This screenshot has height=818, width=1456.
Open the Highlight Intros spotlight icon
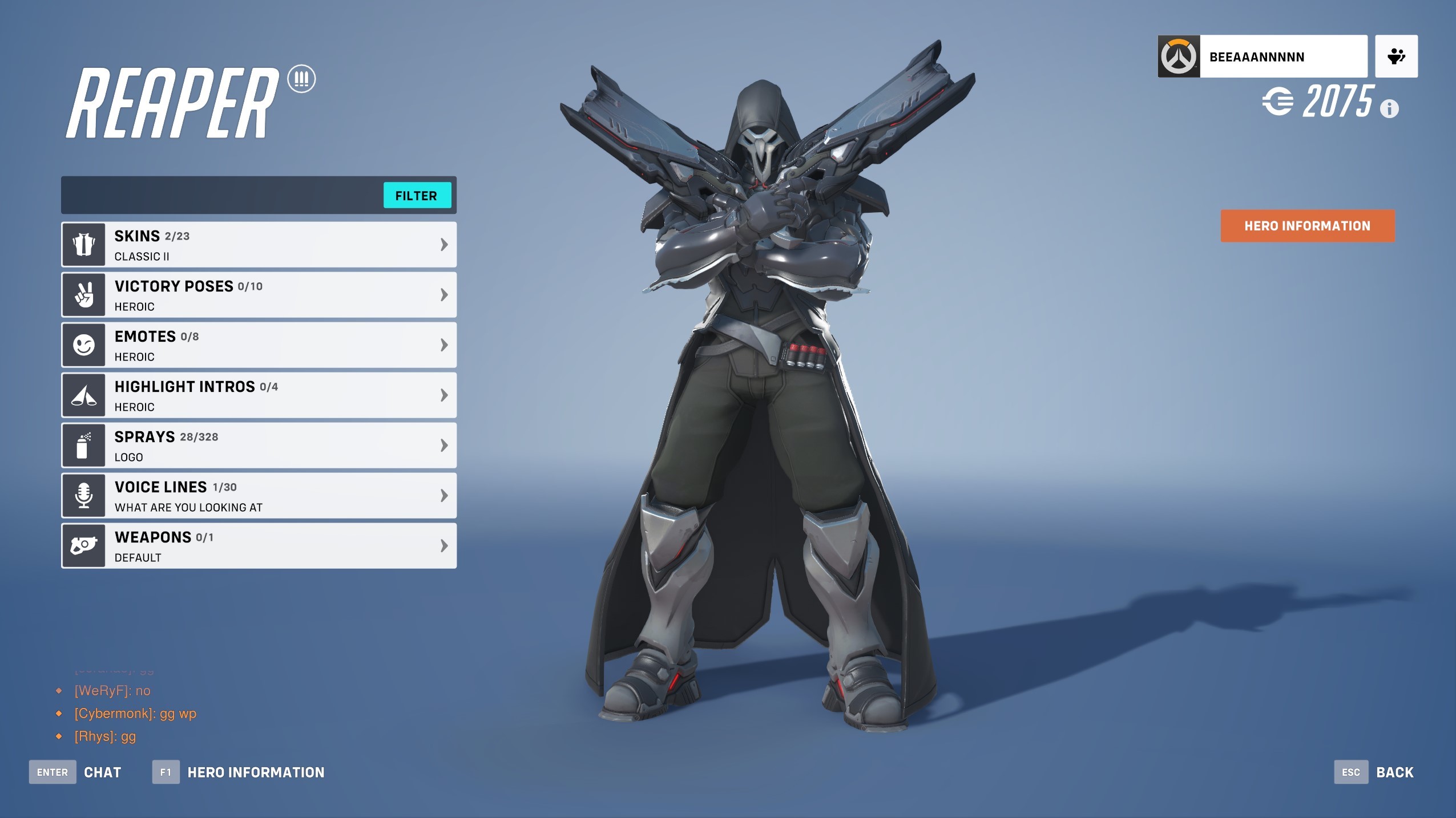pyautogui.click(x=83, y=395)
